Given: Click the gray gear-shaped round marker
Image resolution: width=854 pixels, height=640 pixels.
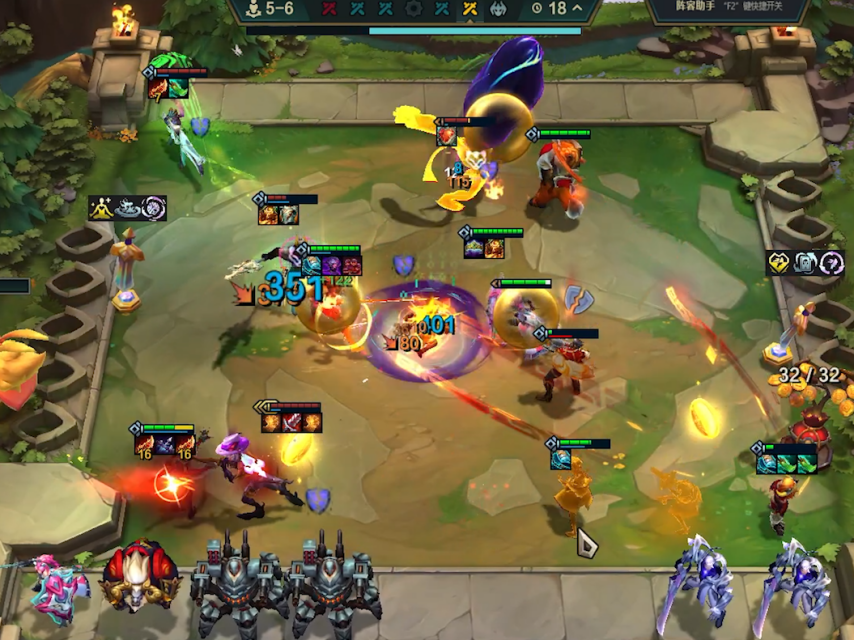Looking at the screenshot, I should point(414,9).
